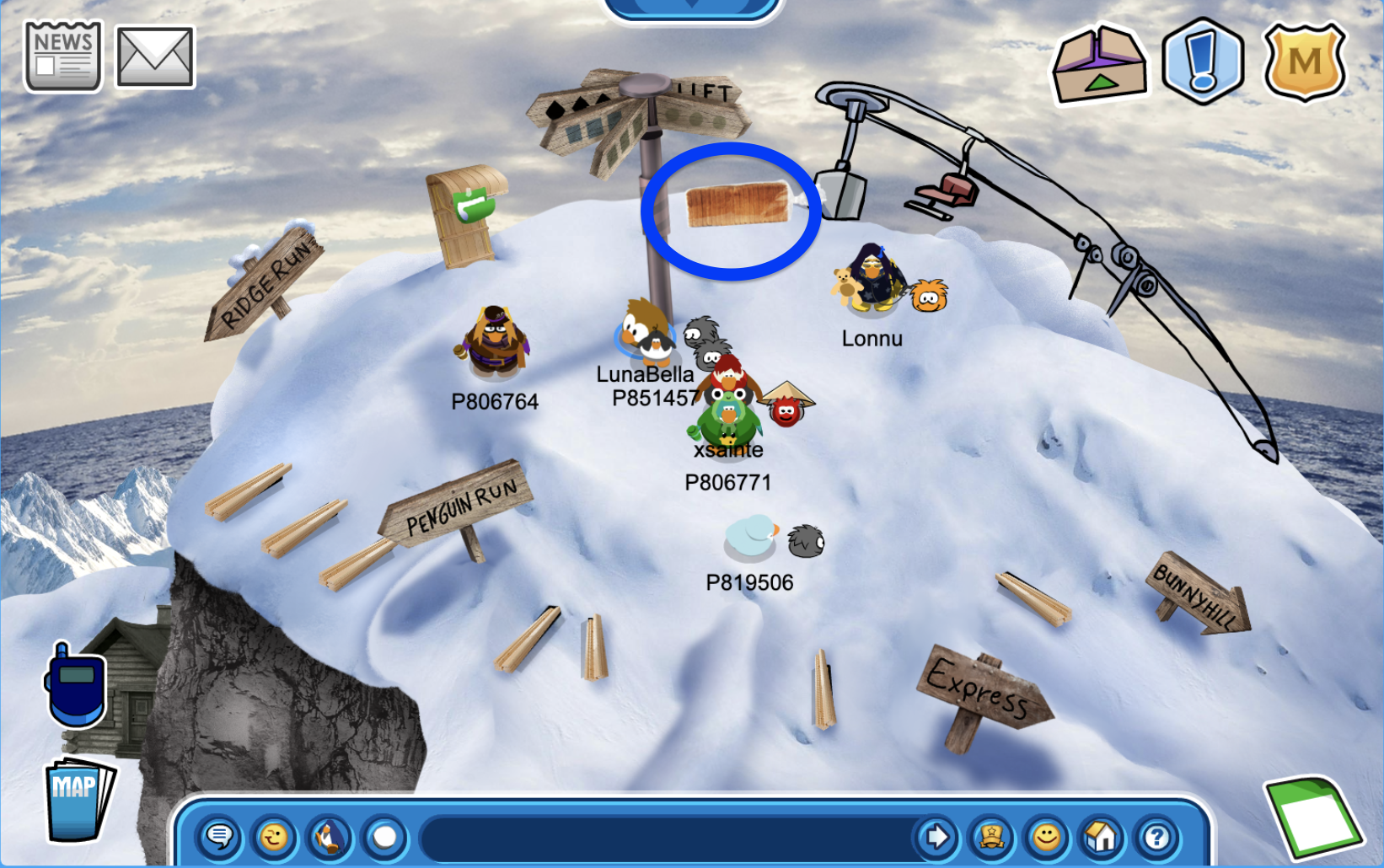The image size is (1384, 868).
Task: Open the News newspaper
Action: click(63, 56)
